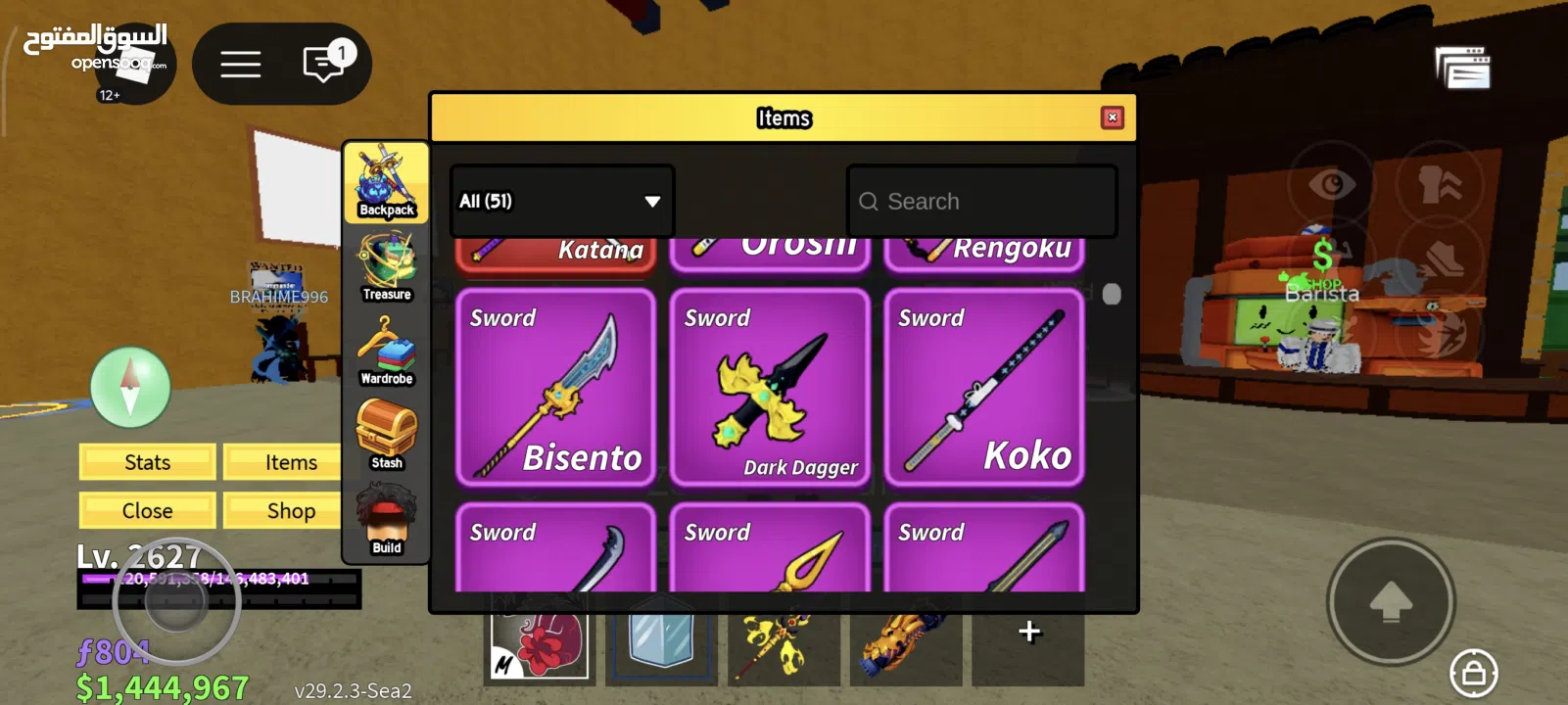Image resolution: width=1568 pixels, height=705 pixels.
Task: Open the Stats panel
Action: [148, 462]
